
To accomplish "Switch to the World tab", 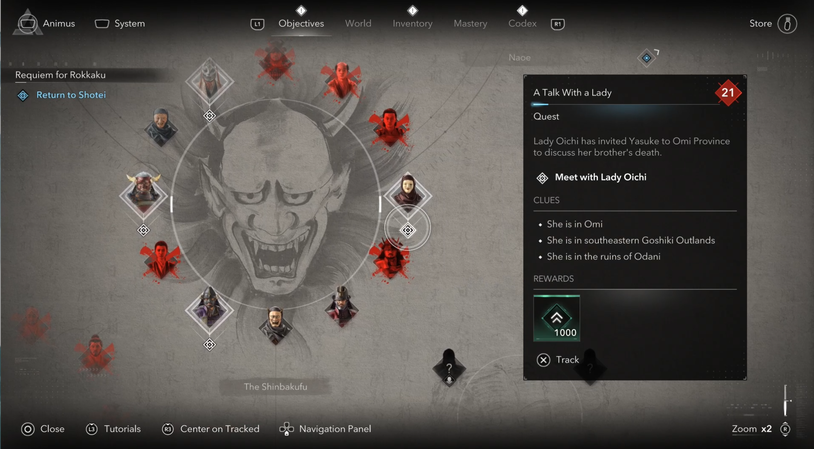I will tap(358, 23).
